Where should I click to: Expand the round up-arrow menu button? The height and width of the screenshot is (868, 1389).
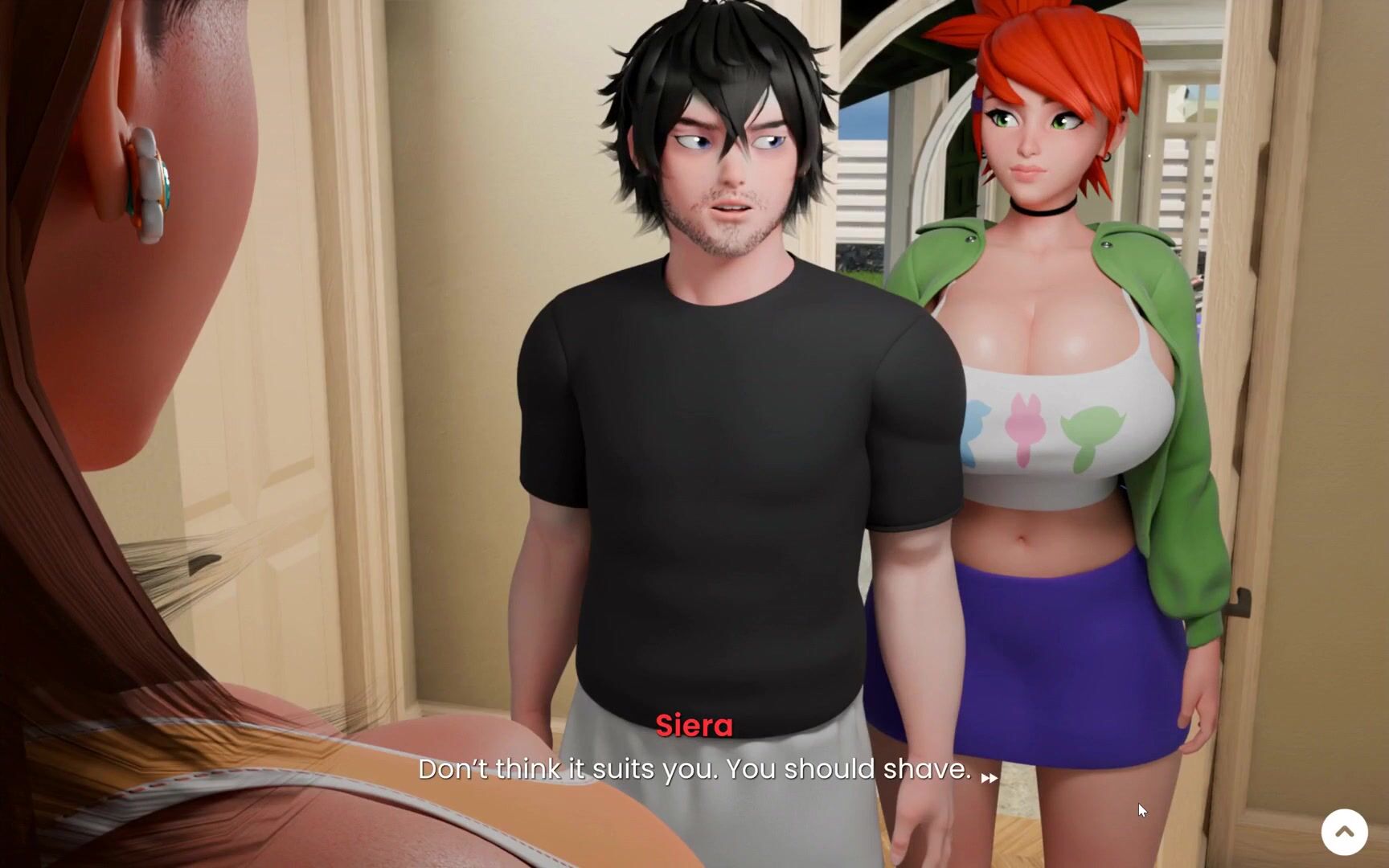pos(1344,832)
